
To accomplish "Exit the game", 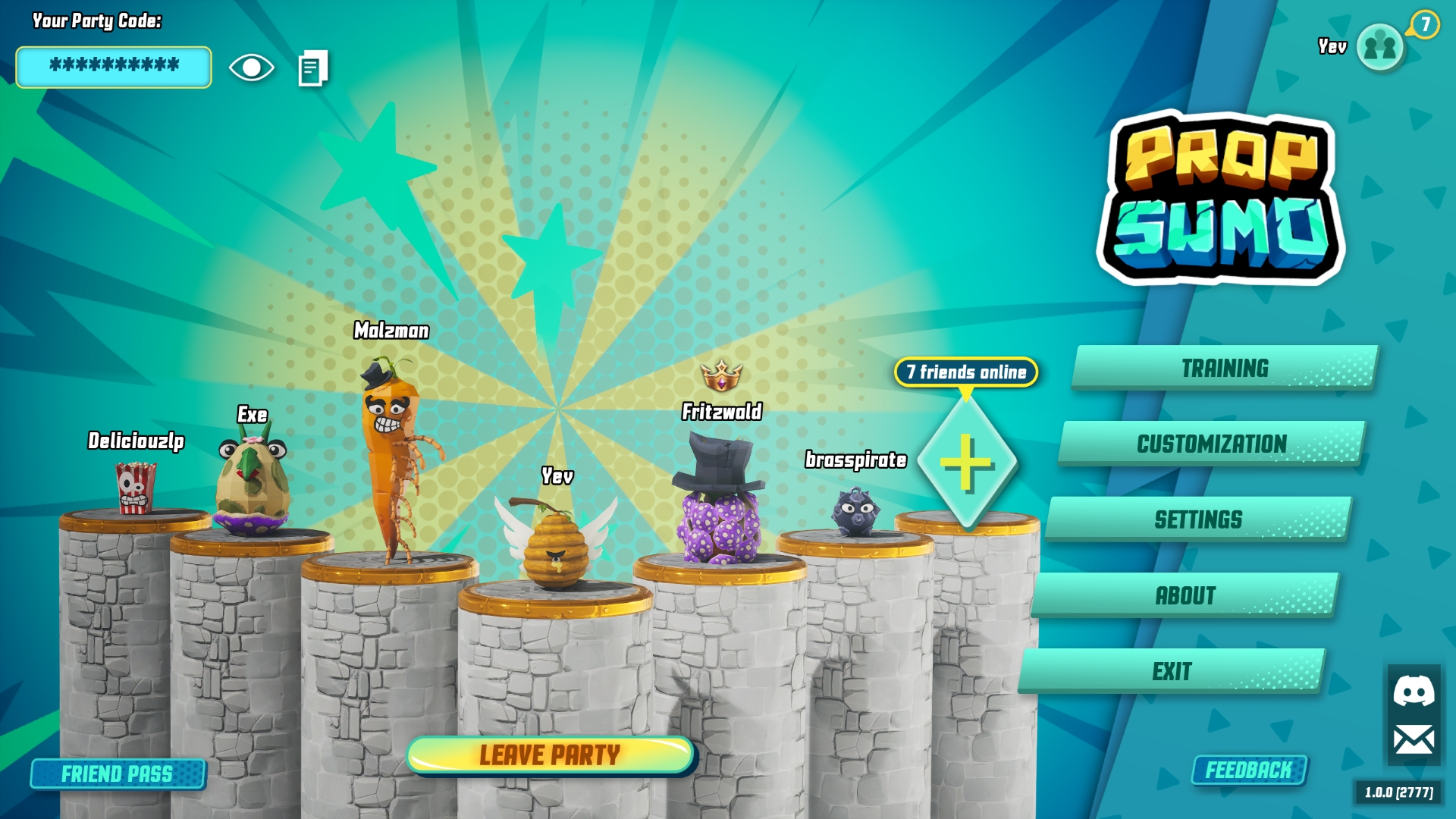I will (1172, 671).
